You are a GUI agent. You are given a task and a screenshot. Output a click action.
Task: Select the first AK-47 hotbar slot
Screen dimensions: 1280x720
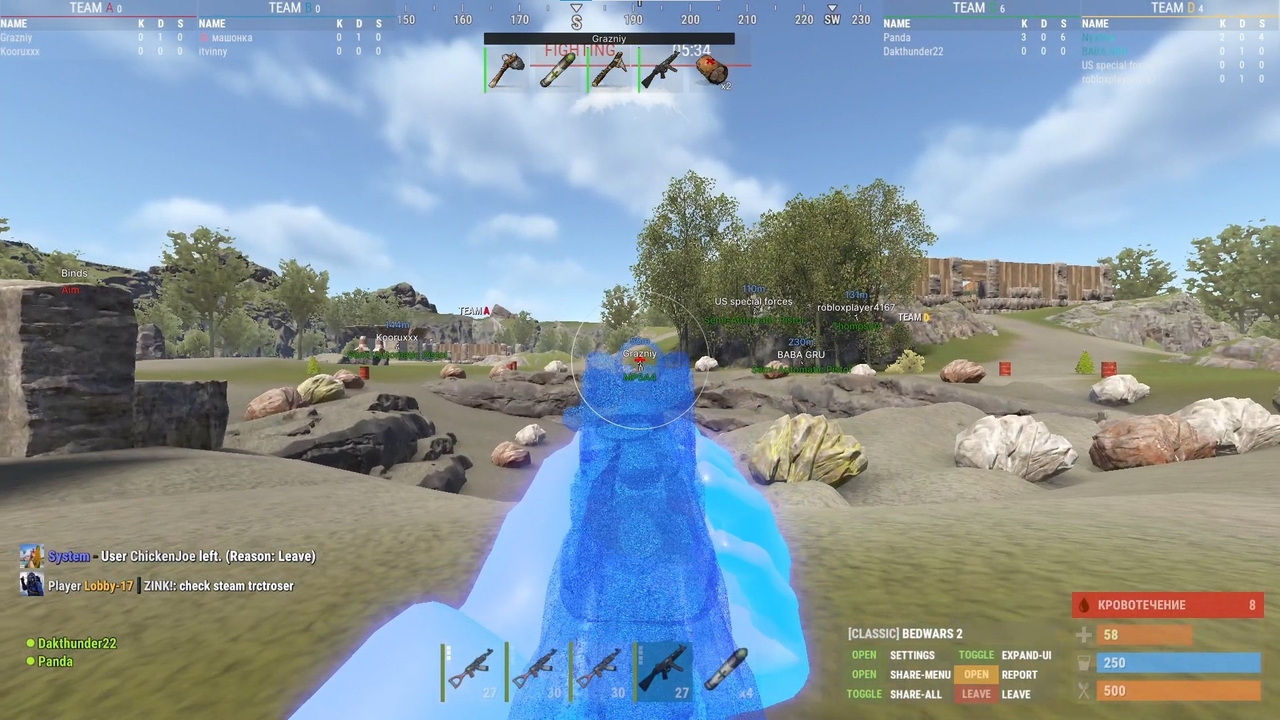(475, 668)
